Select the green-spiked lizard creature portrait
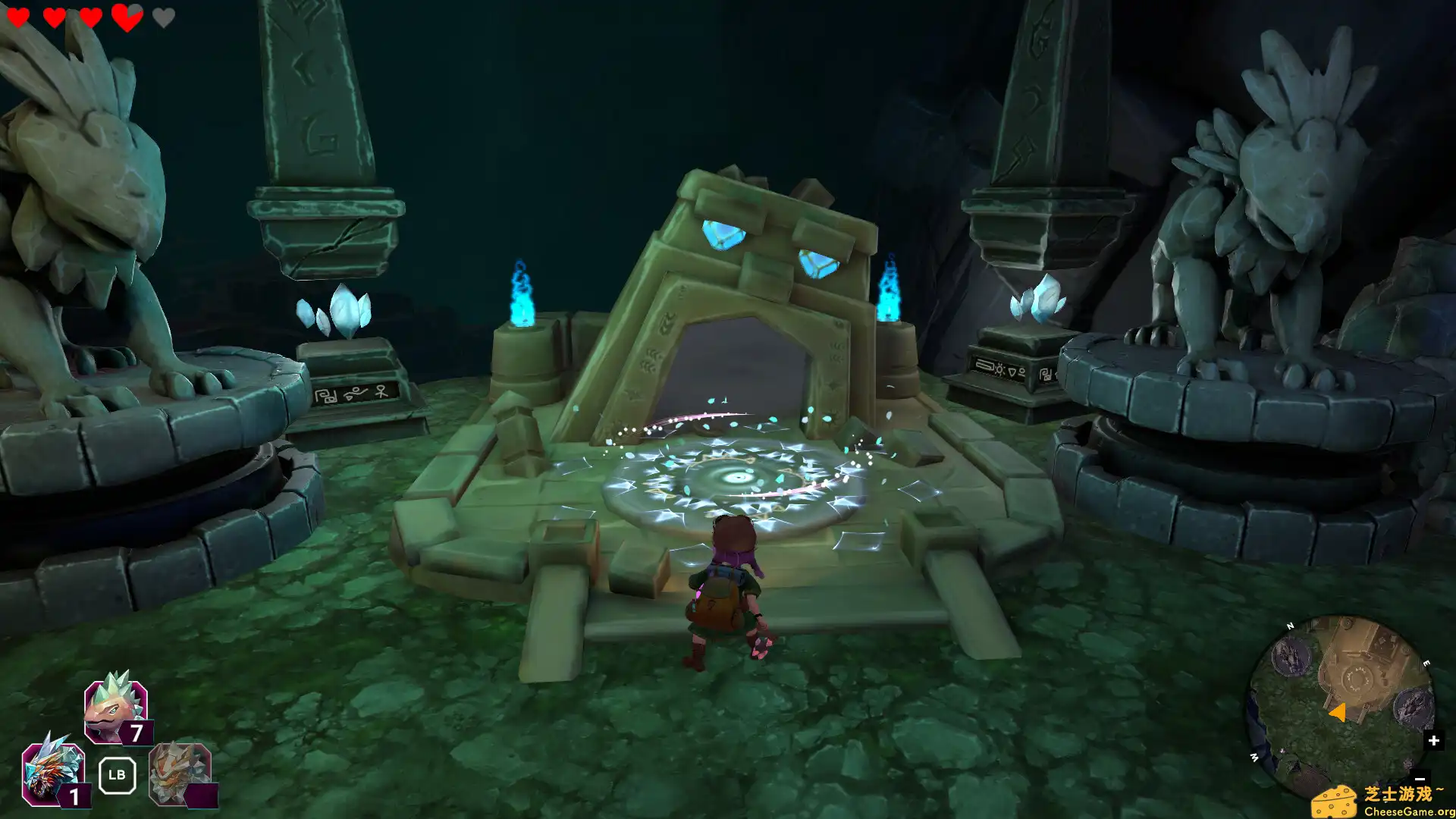The height and width of the screenshot is (819, 1456). pyautogui.click(x=115, y=709)
